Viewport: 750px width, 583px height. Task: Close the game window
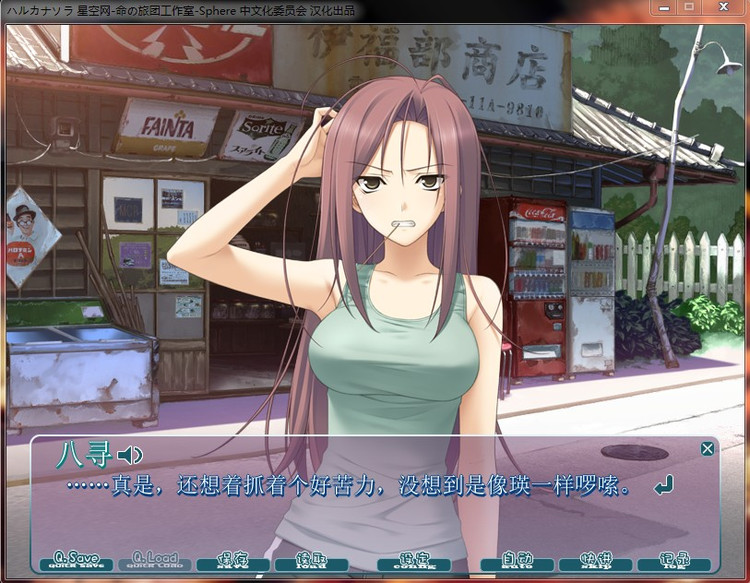pyautogui.click(x=724, y=8)
